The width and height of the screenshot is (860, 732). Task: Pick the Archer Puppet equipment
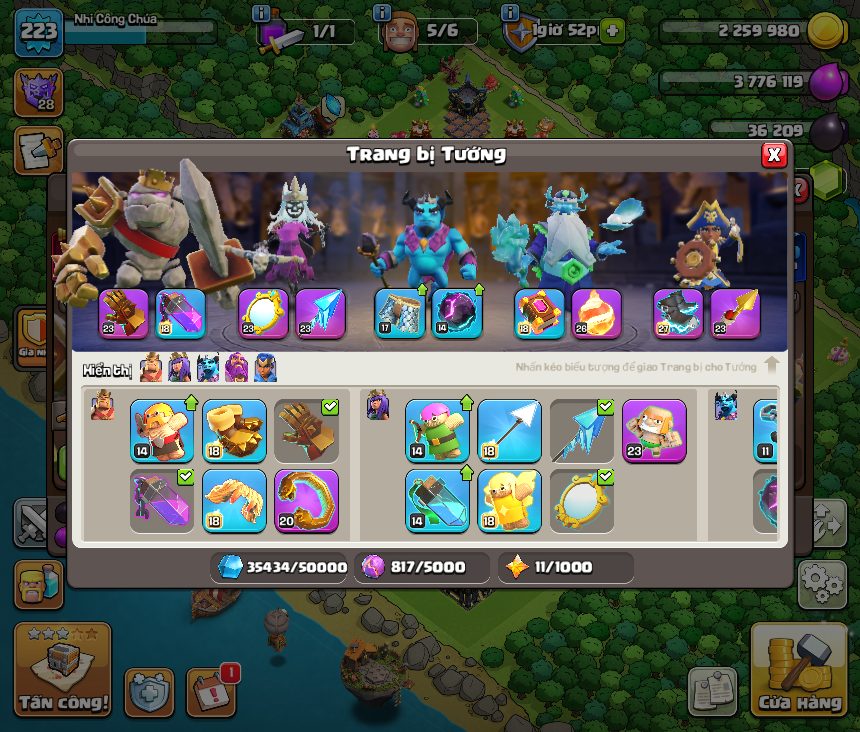click(x=437, y=431)
